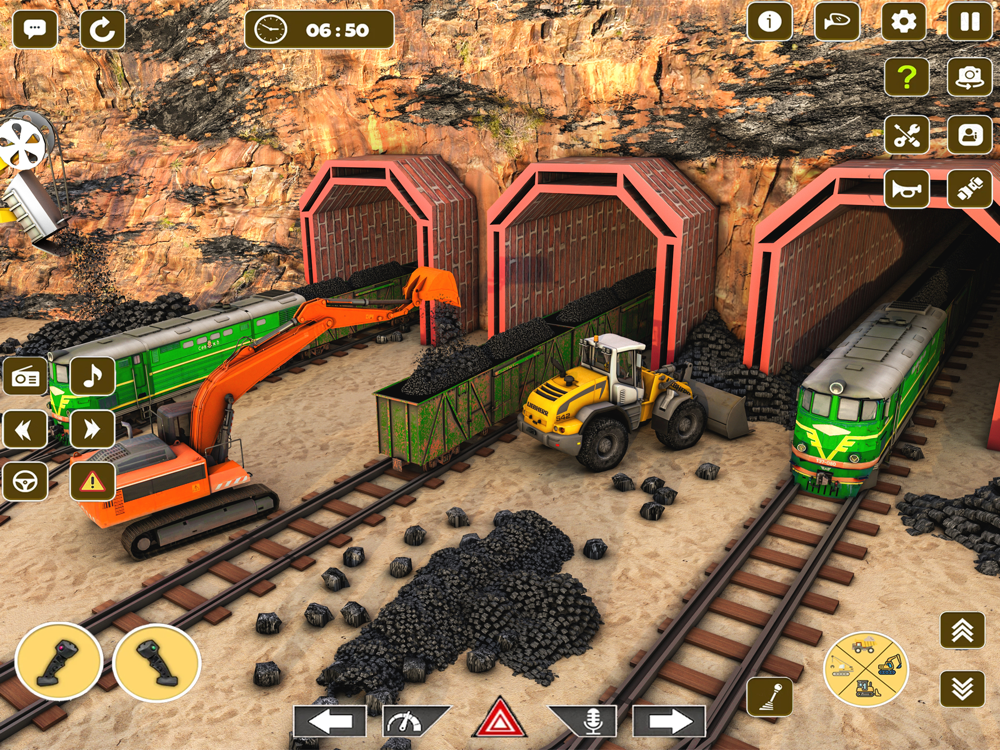Open help with the question mark
The image size is (1000, 750).
(906, 78)
